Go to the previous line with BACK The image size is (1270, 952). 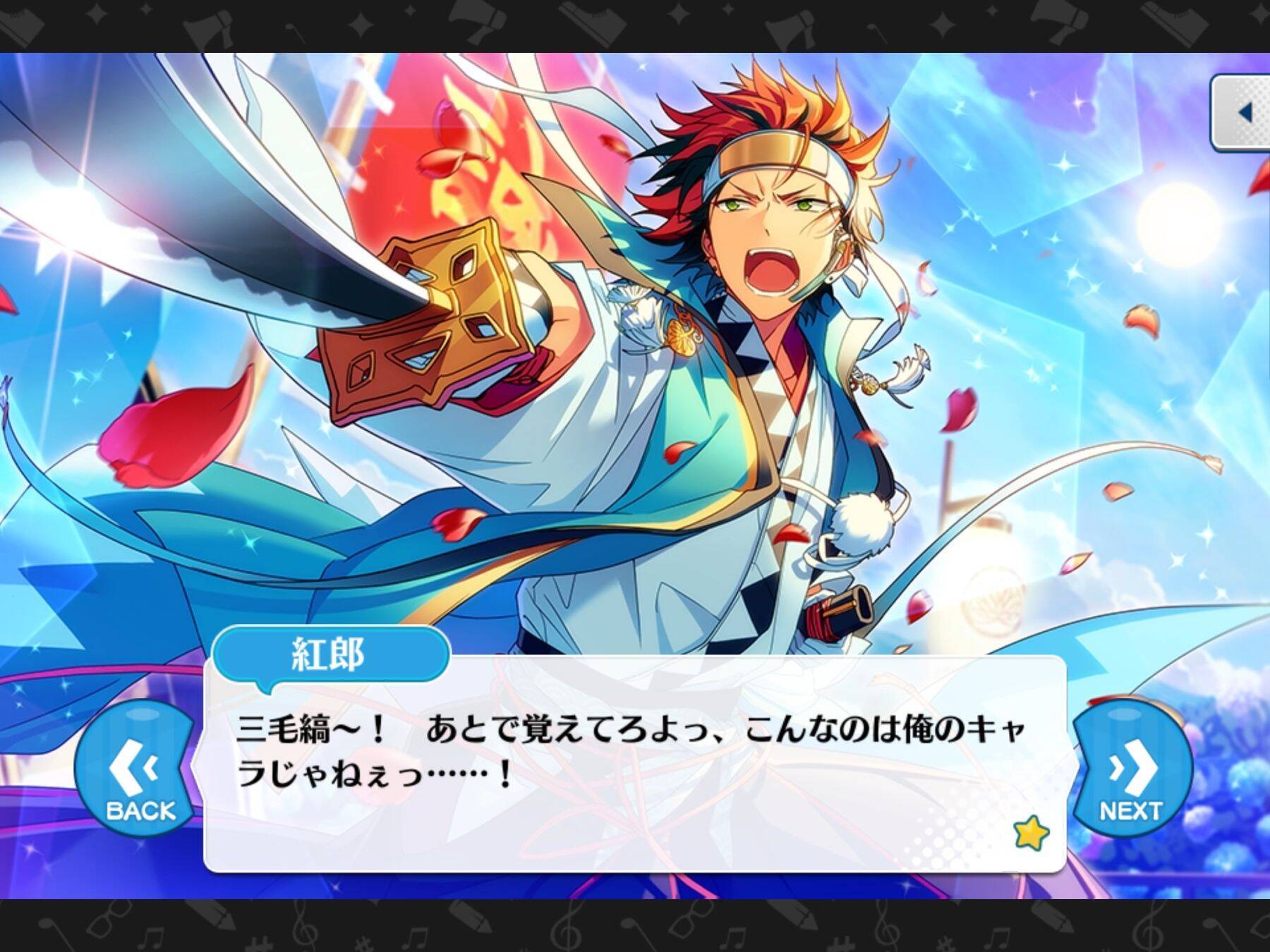click(136, 770)
